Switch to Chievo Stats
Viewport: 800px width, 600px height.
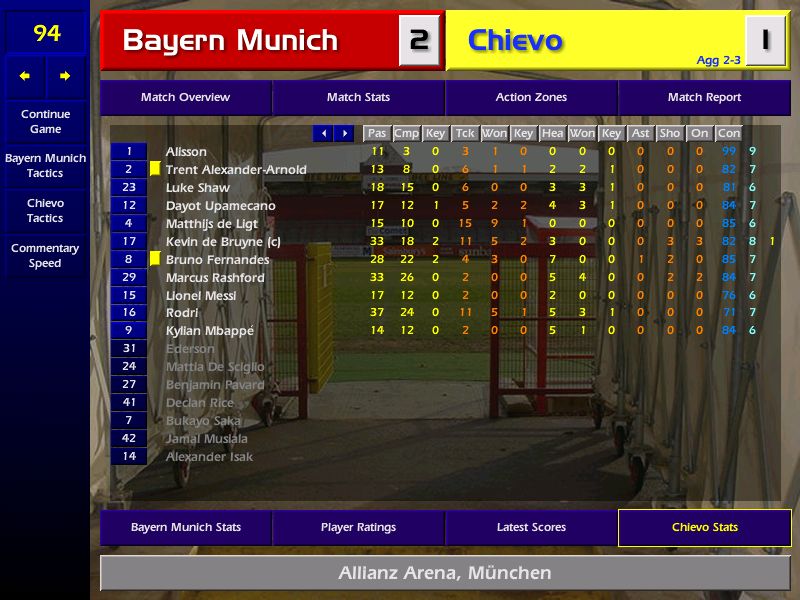[704, 528]
